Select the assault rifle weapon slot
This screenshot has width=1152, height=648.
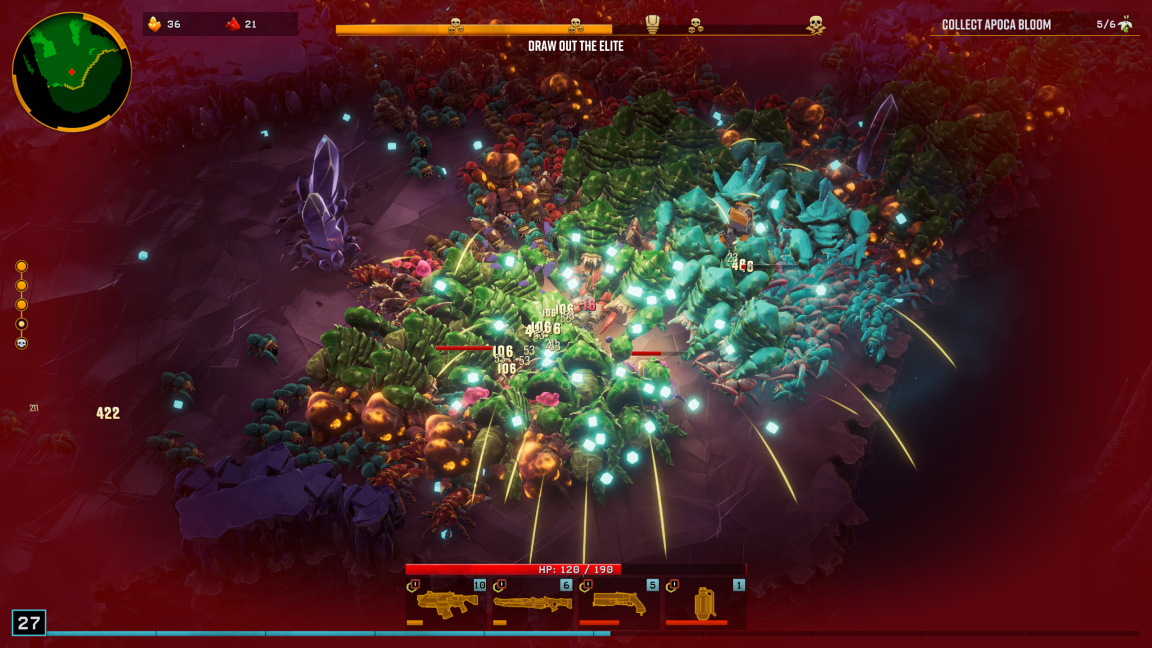click(x=446, y=602)
